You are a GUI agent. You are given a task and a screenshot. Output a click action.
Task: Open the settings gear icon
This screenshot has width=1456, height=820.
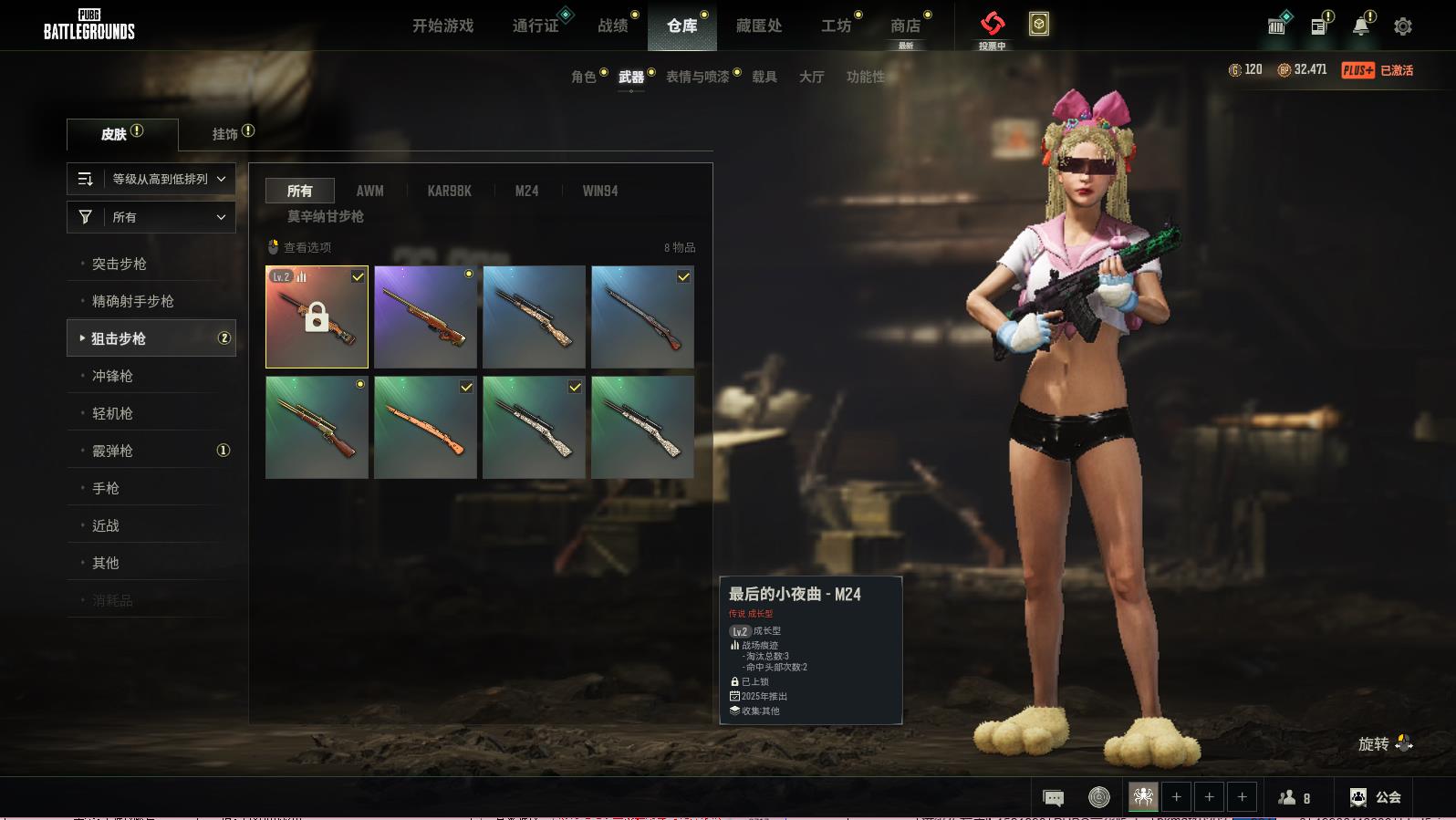click(1403, 26)
